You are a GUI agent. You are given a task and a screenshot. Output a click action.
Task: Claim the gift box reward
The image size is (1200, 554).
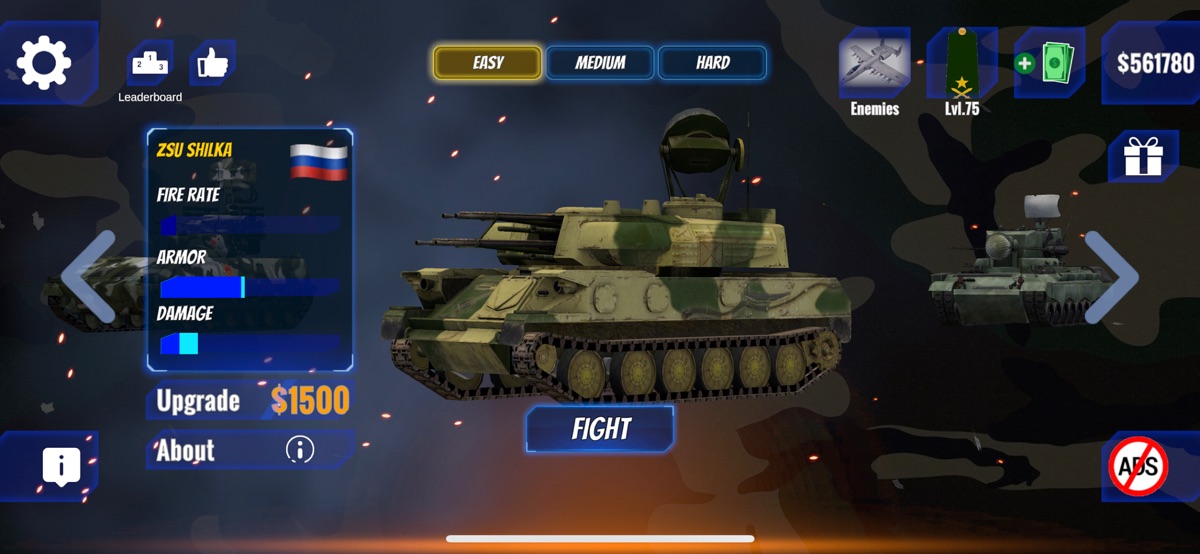pyautogui.click(x=1142, y=157)
